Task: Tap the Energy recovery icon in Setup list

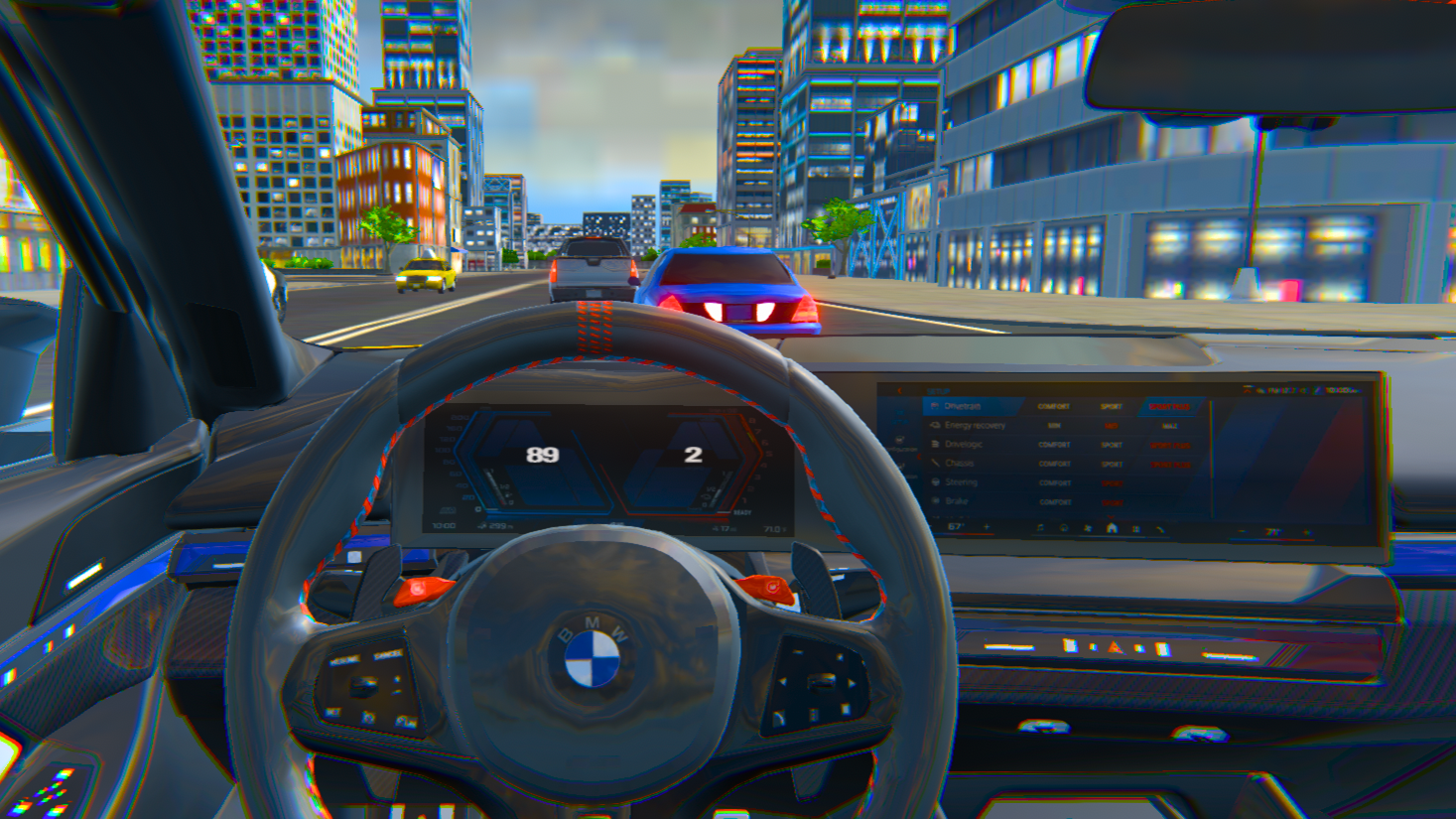Action: [x=936, y=426]
